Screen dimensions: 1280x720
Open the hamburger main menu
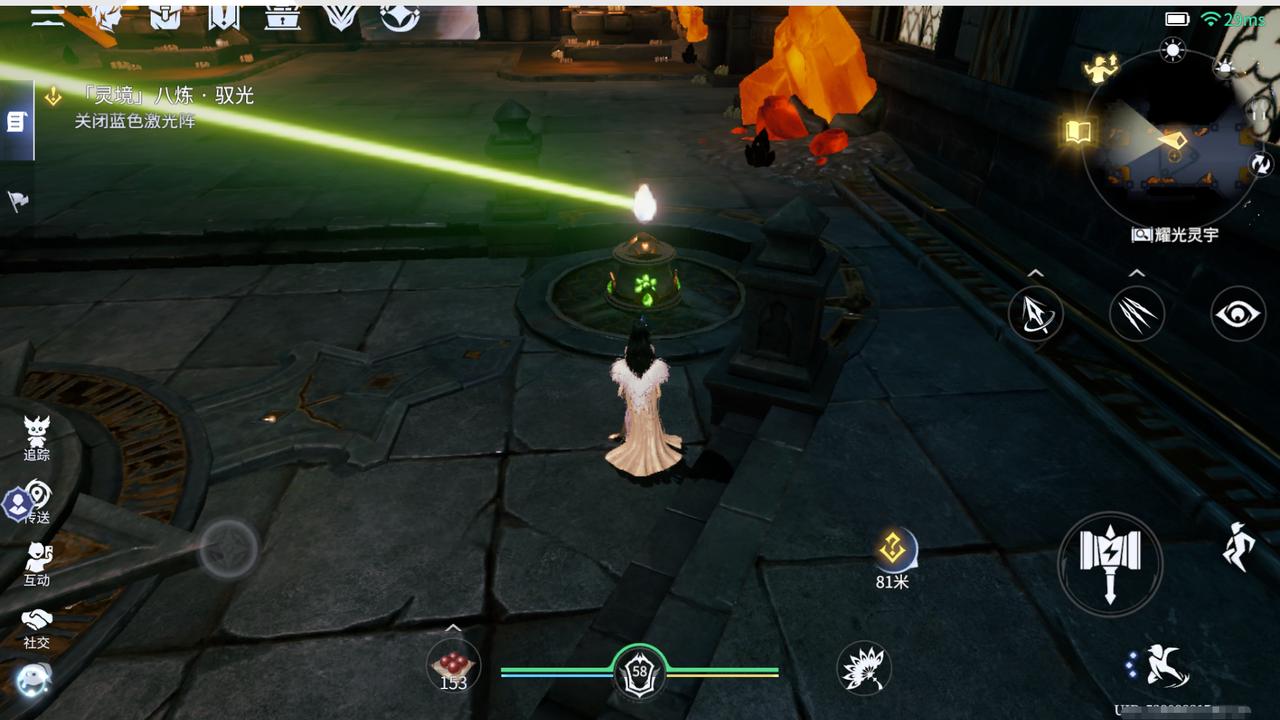pyautogui.click(x=46, y=16)
